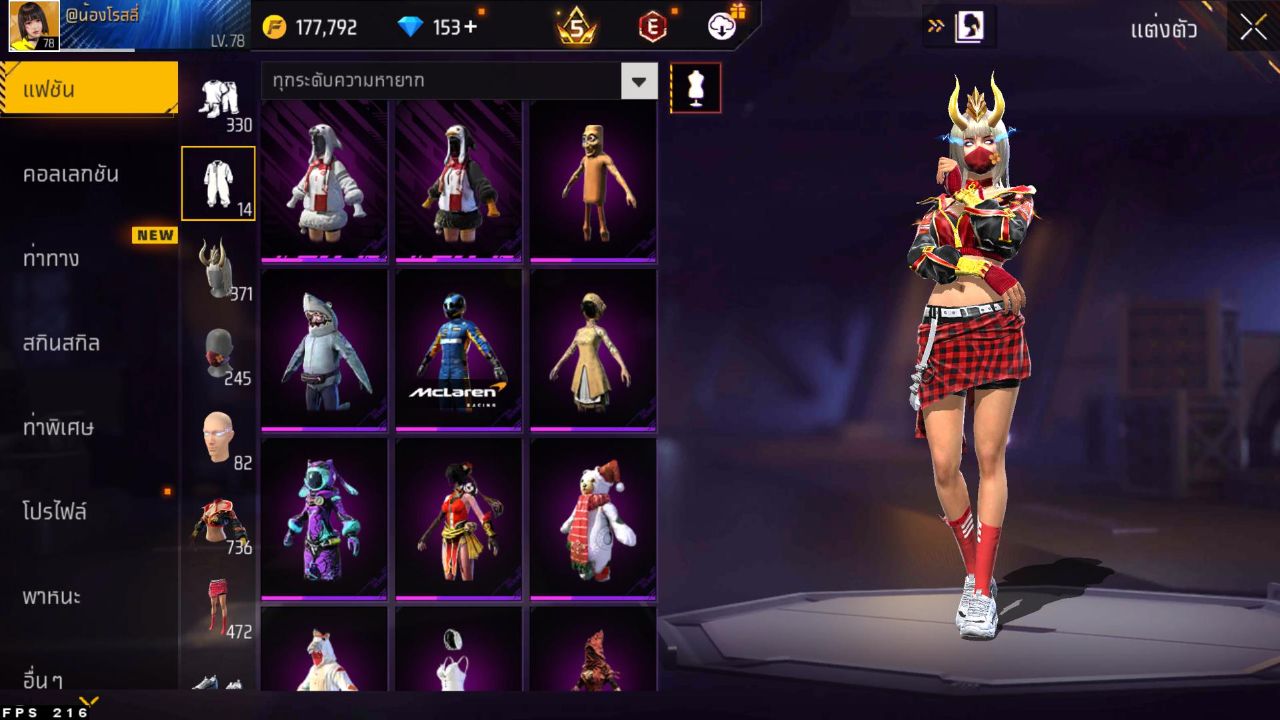Open the red E badge icon
This screenshot has height=720, width=1280.
click(x=652, y=27)
